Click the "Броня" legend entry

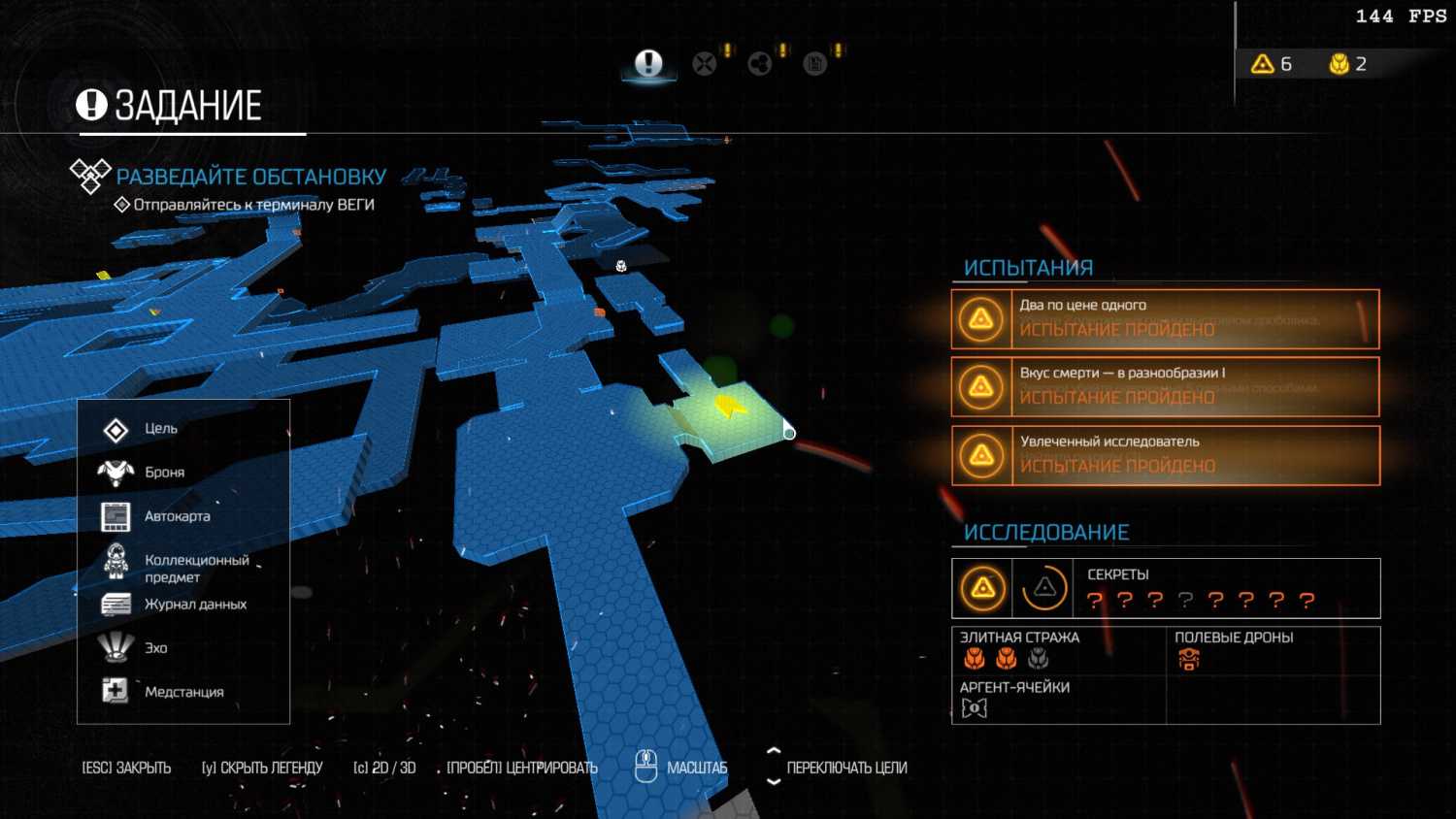coord(164,473)
